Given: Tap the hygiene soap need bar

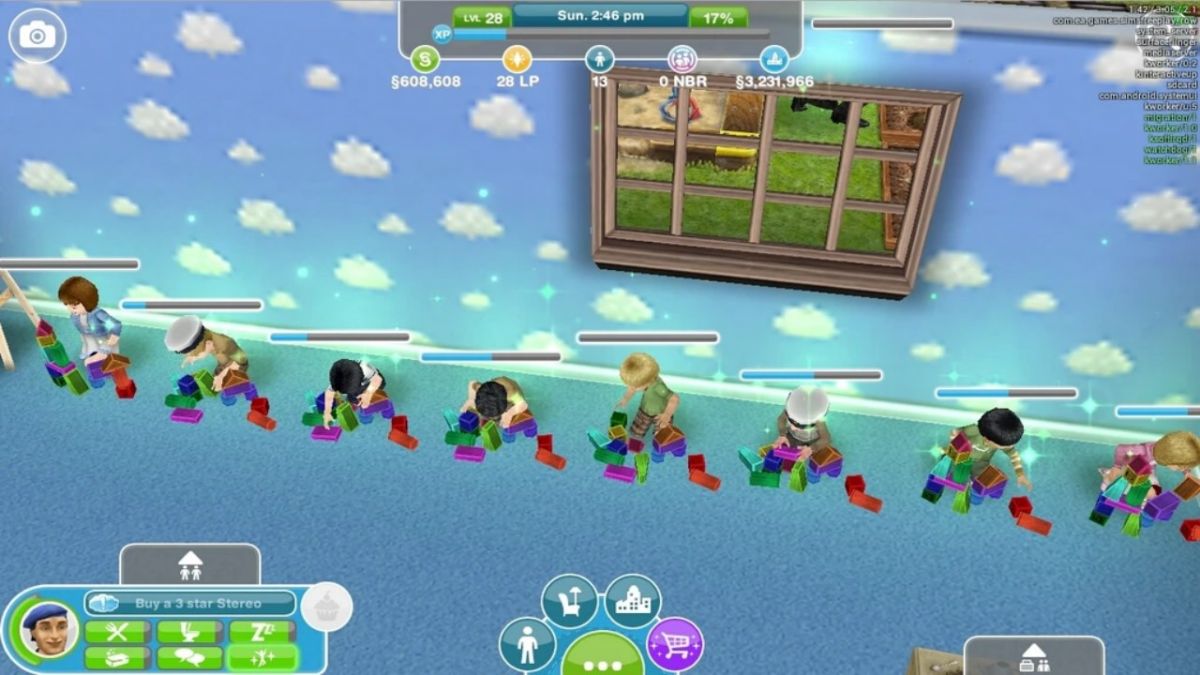Looking at the screenshot, I should [118, 657].
